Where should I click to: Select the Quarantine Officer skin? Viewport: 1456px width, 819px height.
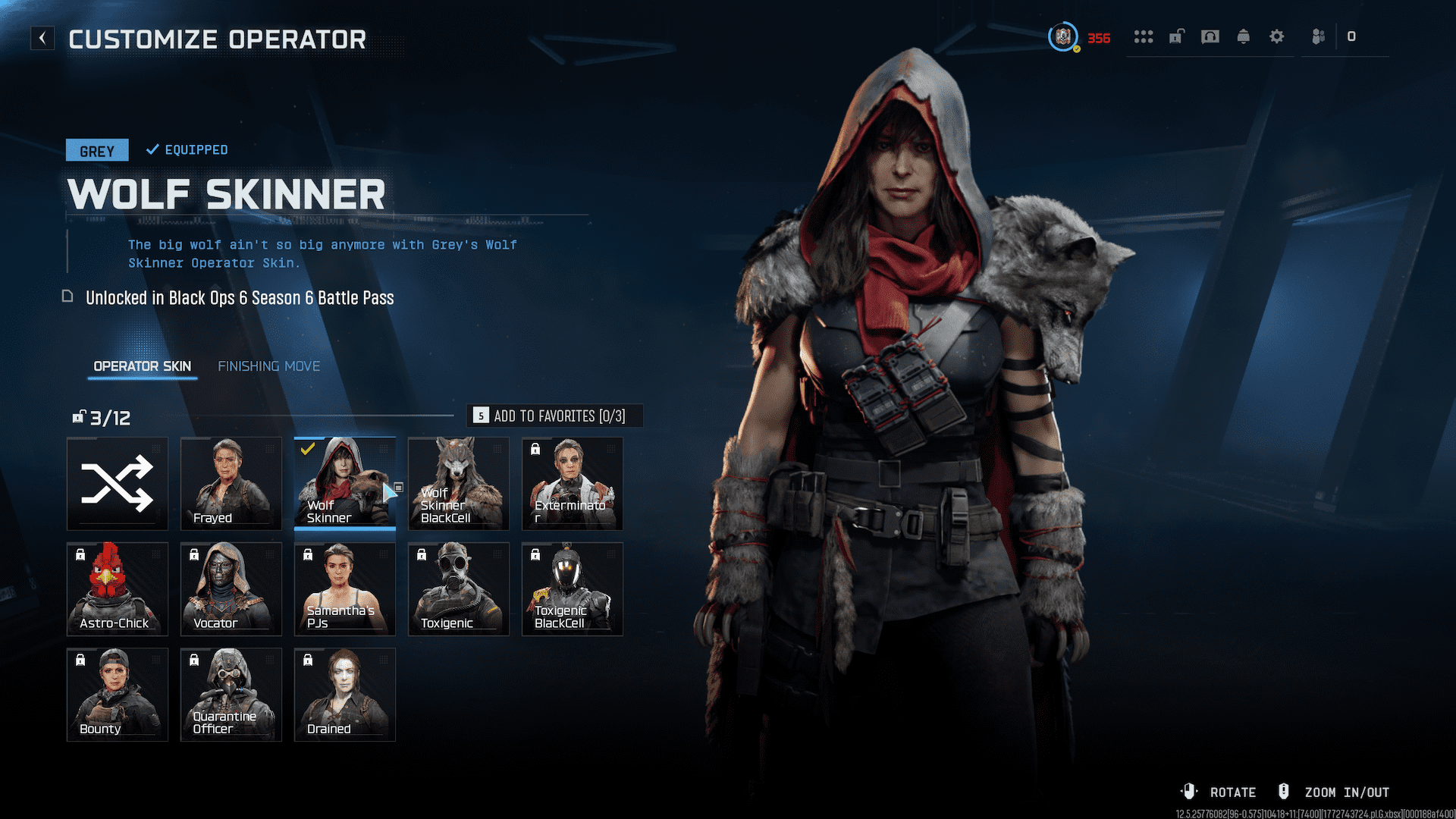pos(231,695)
